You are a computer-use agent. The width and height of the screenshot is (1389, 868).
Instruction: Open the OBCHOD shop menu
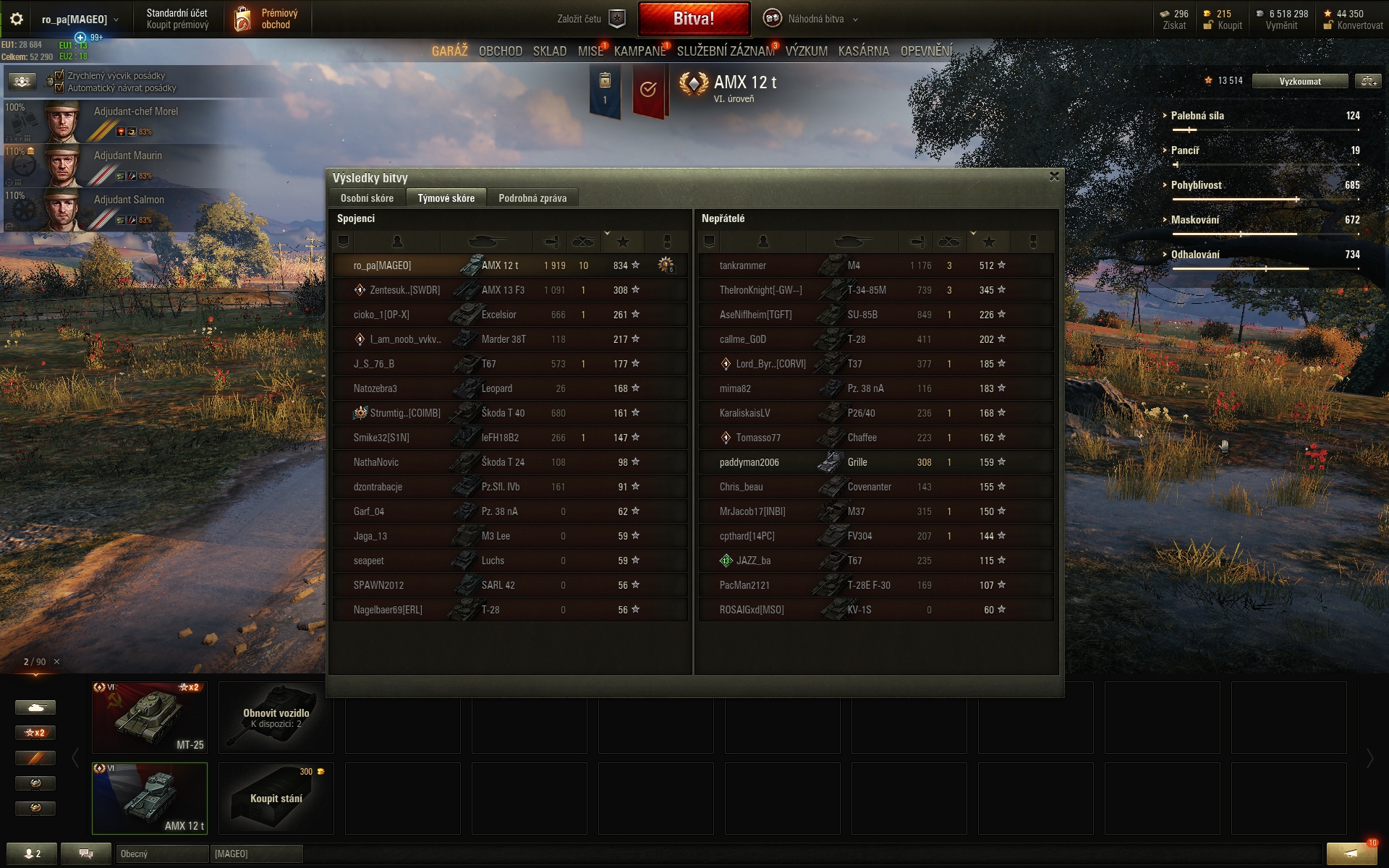tap(500, 51)
